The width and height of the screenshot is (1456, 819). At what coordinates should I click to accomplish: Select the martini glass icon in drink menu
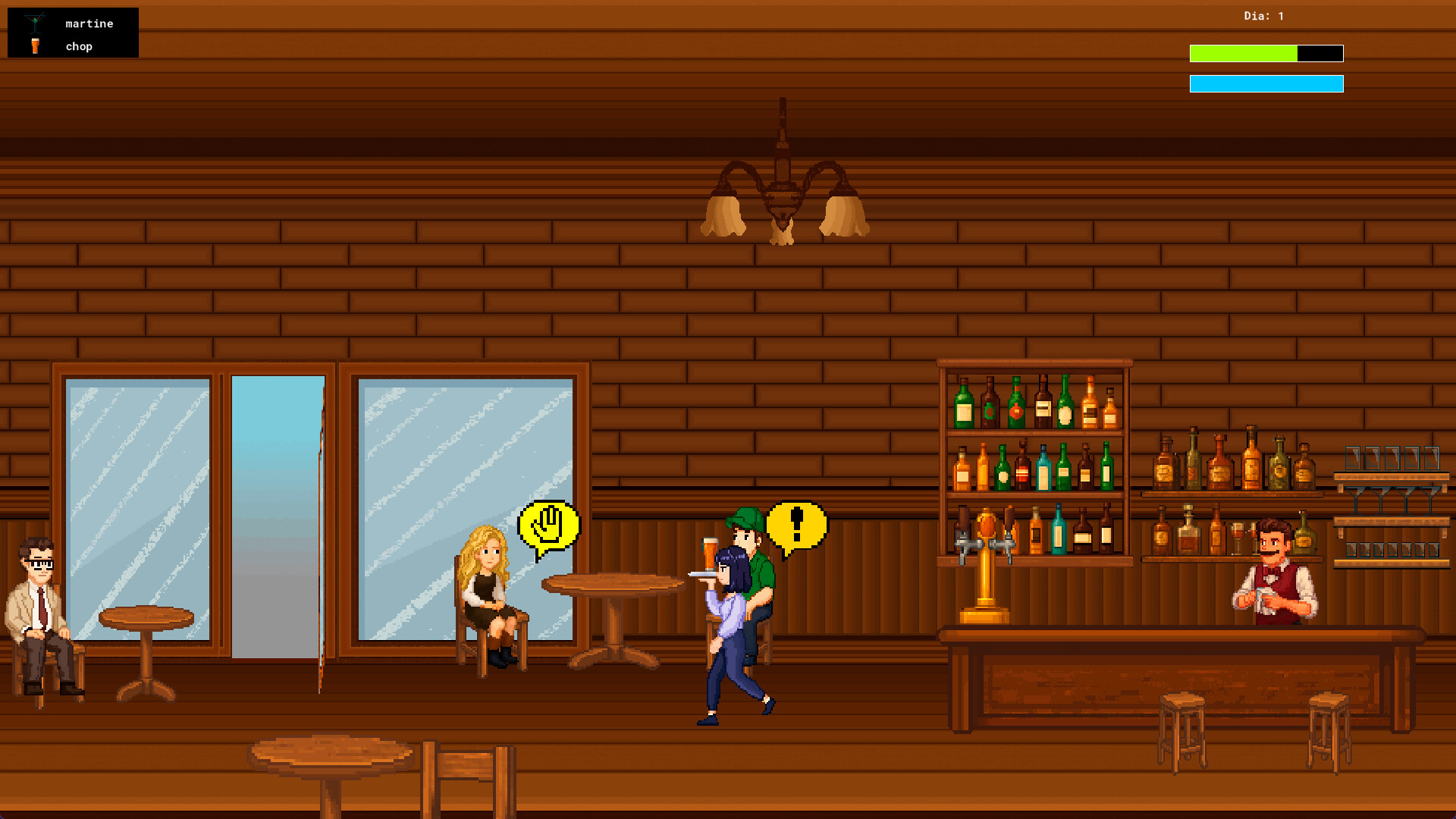coord(36,23)
